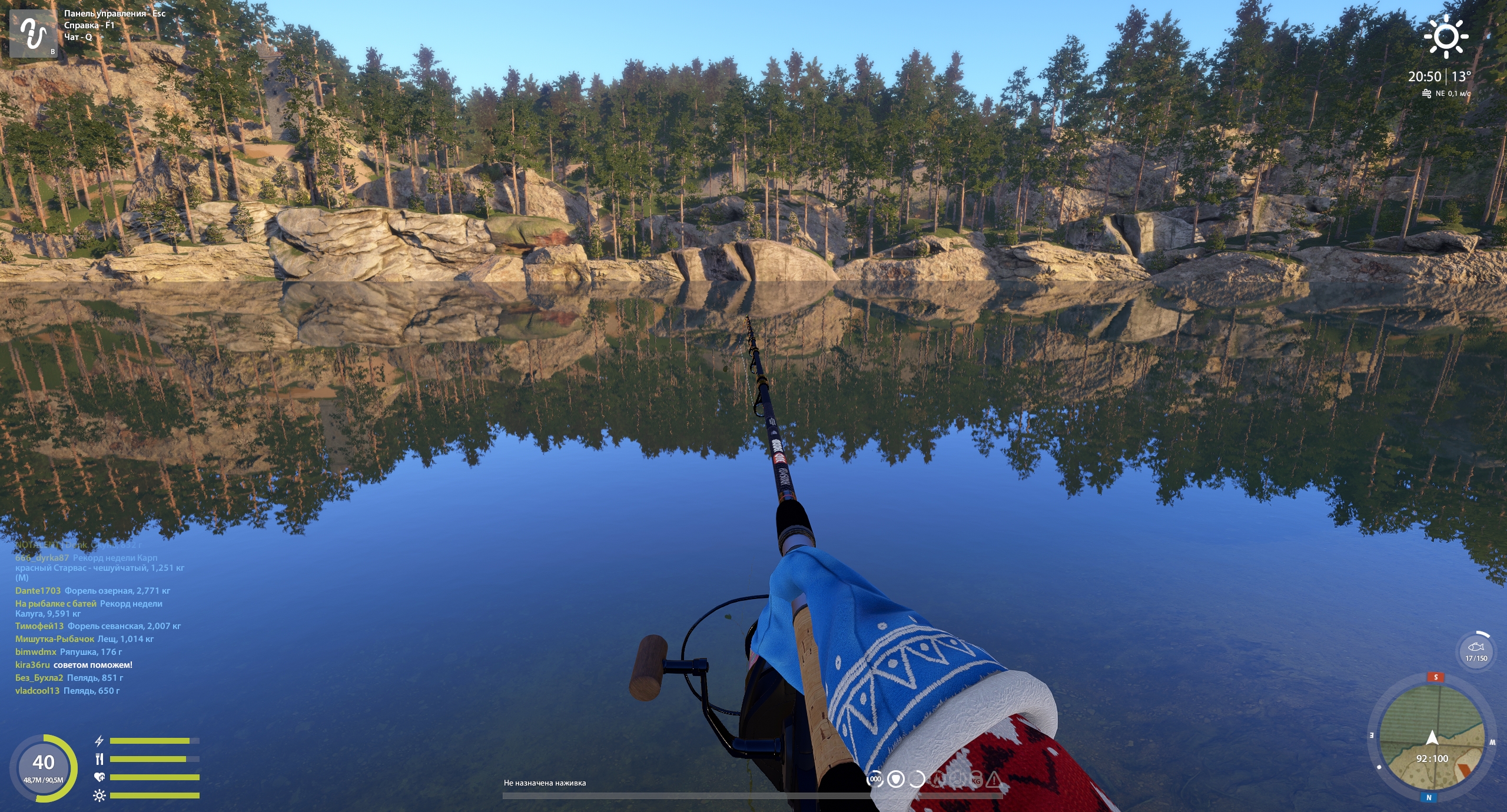This screenshot has width=1507, height=812.
Task: Click the sun weather icon
Action: 1446,36
